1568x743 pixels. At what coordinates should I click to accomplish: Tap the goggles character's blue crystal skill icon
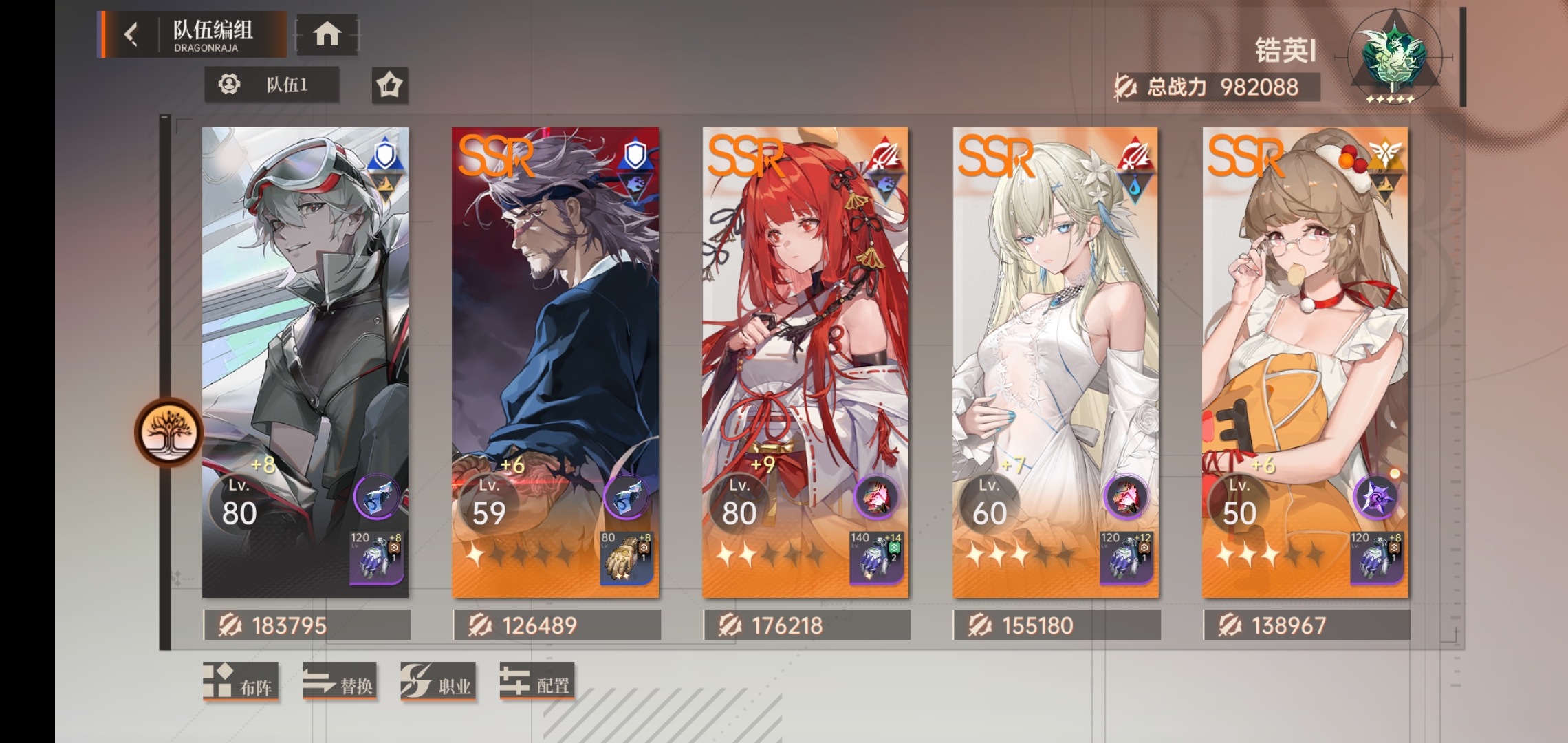pos(375,497)
